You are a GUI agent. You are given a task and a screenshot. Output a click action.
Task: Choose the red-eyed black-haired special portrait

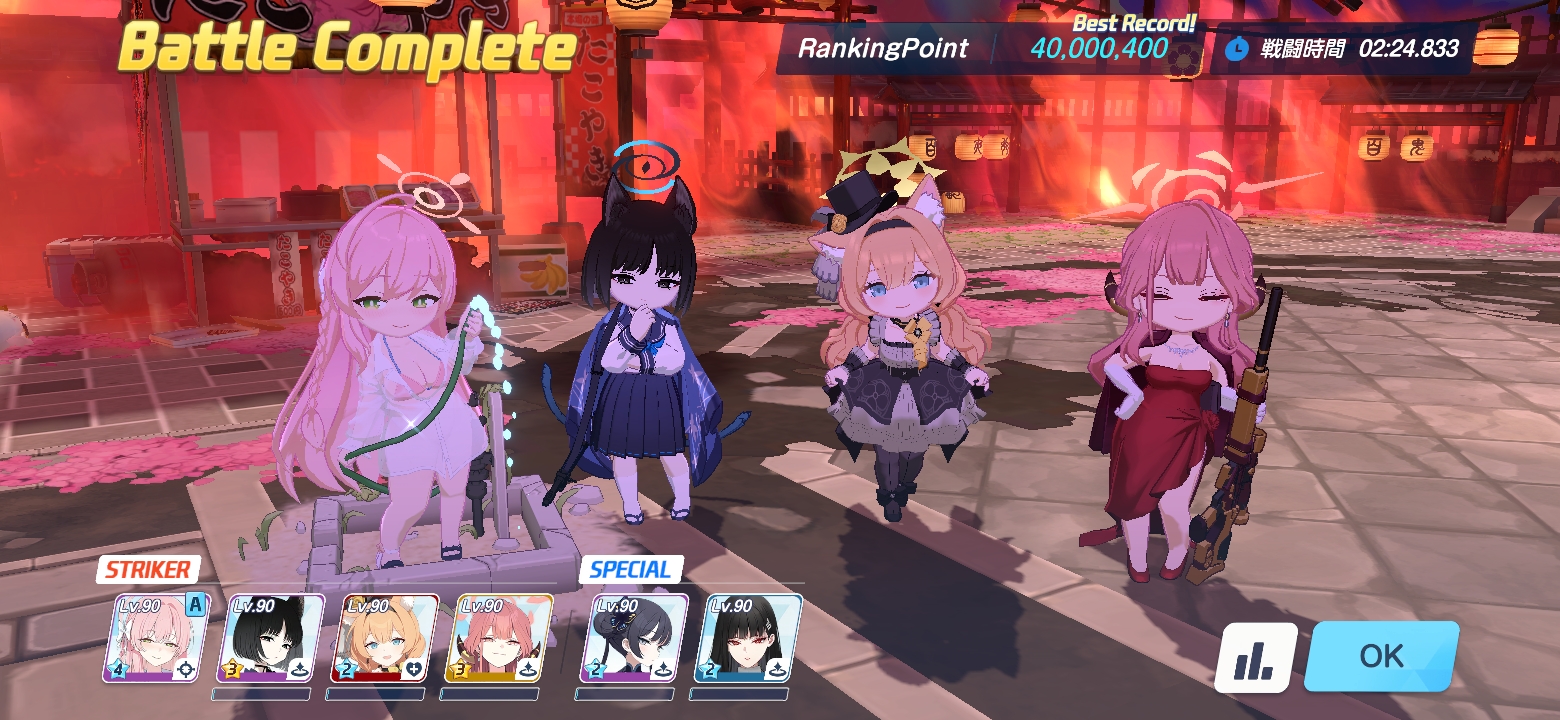click(x=748, y=638)
